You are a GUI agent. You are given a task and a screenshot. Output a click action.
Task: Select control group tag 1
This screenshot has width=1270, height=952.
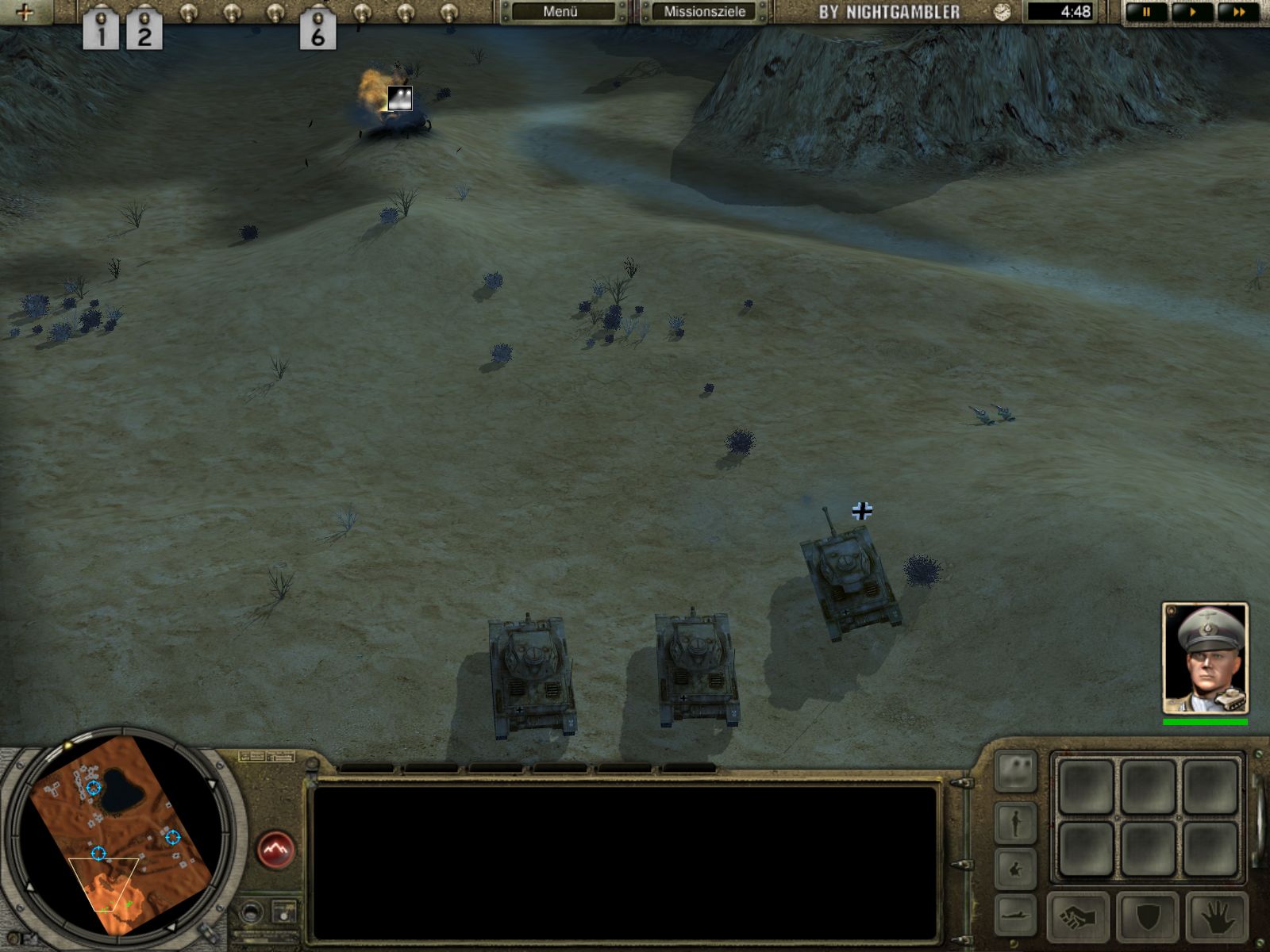[101, 32]
